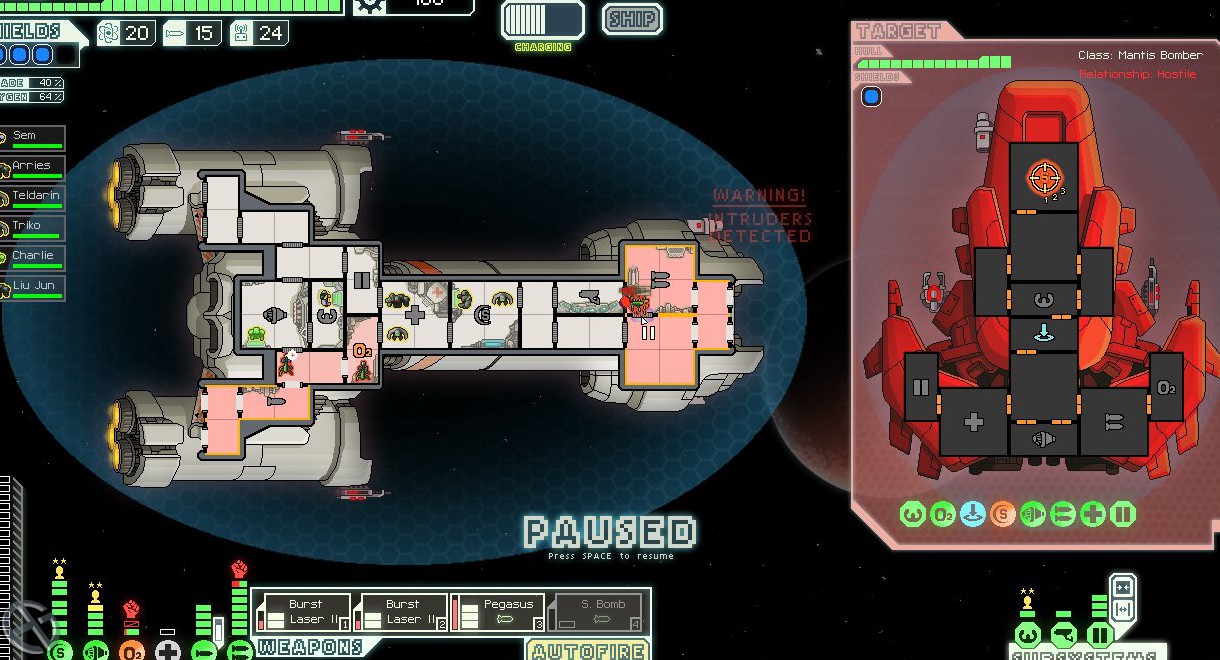Select crew member Triko
This screenshot has width=1220, height=660.
pyautogui.click(x=34, y=227)
